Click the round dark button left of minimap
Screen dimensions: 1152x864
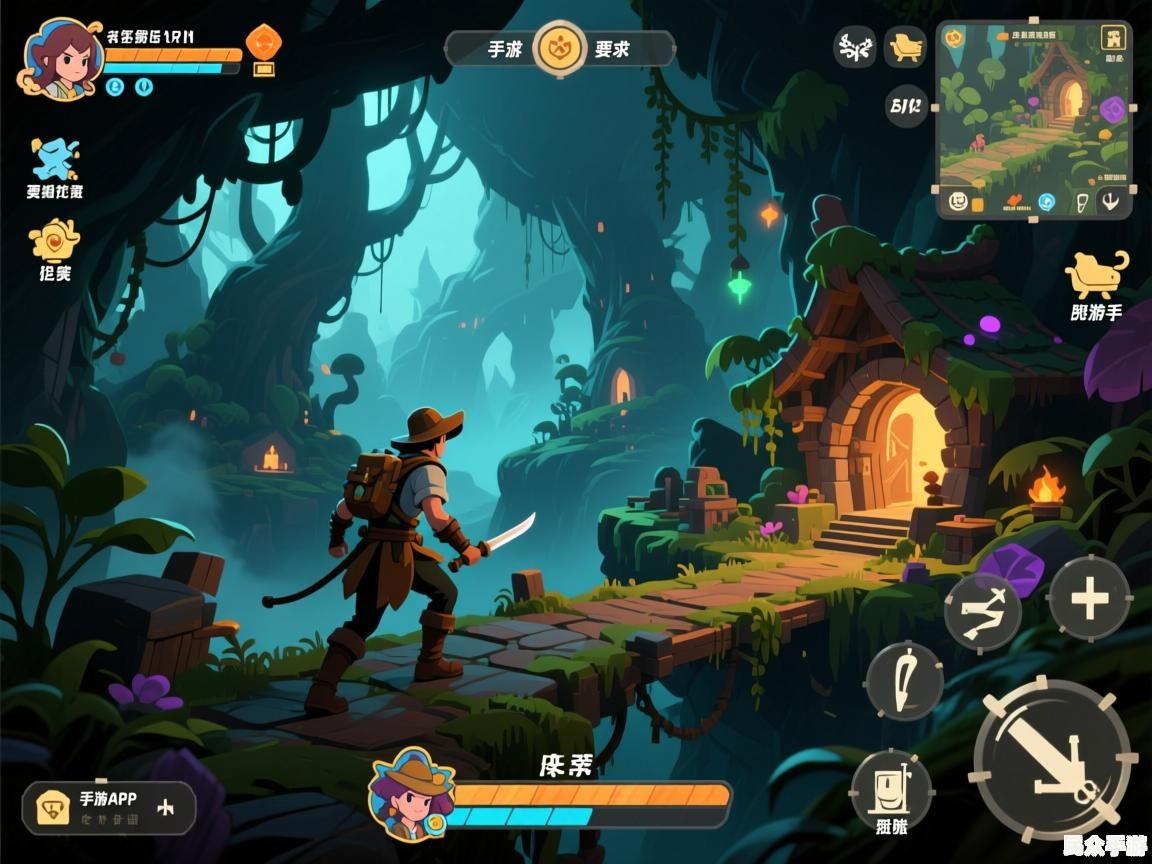pyautogui.click(x=906, y=105)
